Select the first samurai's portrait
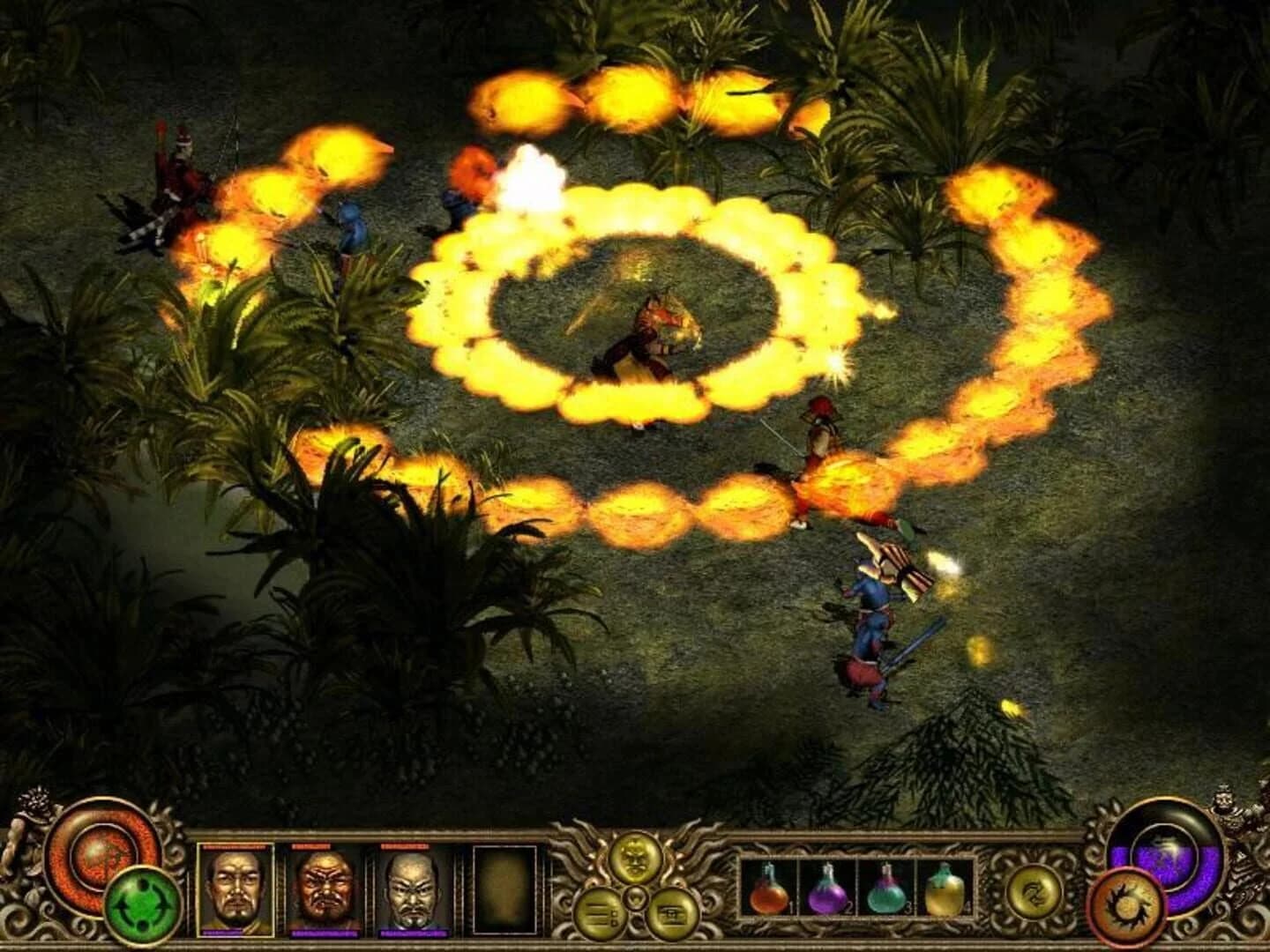The height and width of the screenshot is (952, 1270). point(236,890)
